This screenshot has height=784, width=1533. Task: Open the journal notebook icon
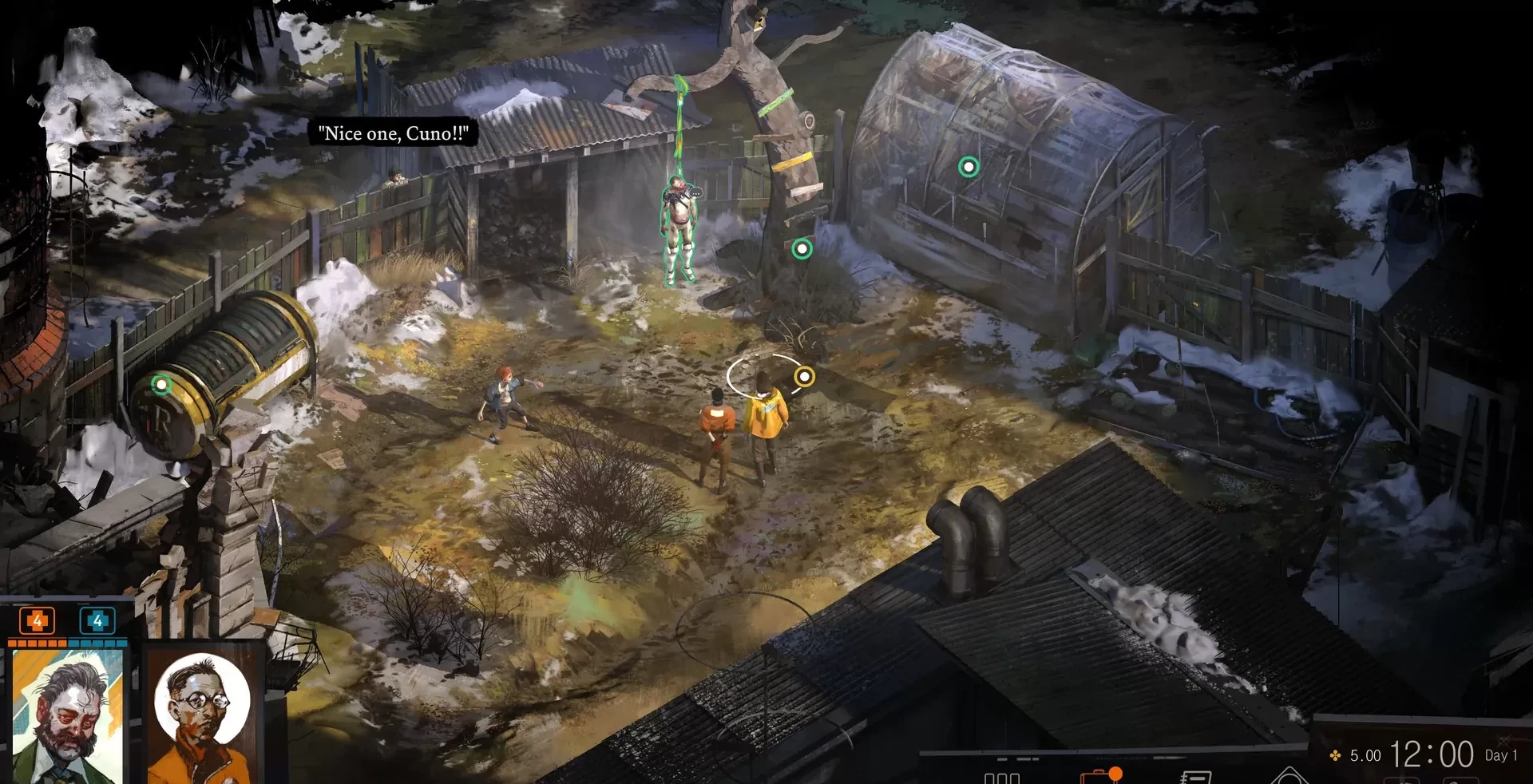tap(1195, 777)
